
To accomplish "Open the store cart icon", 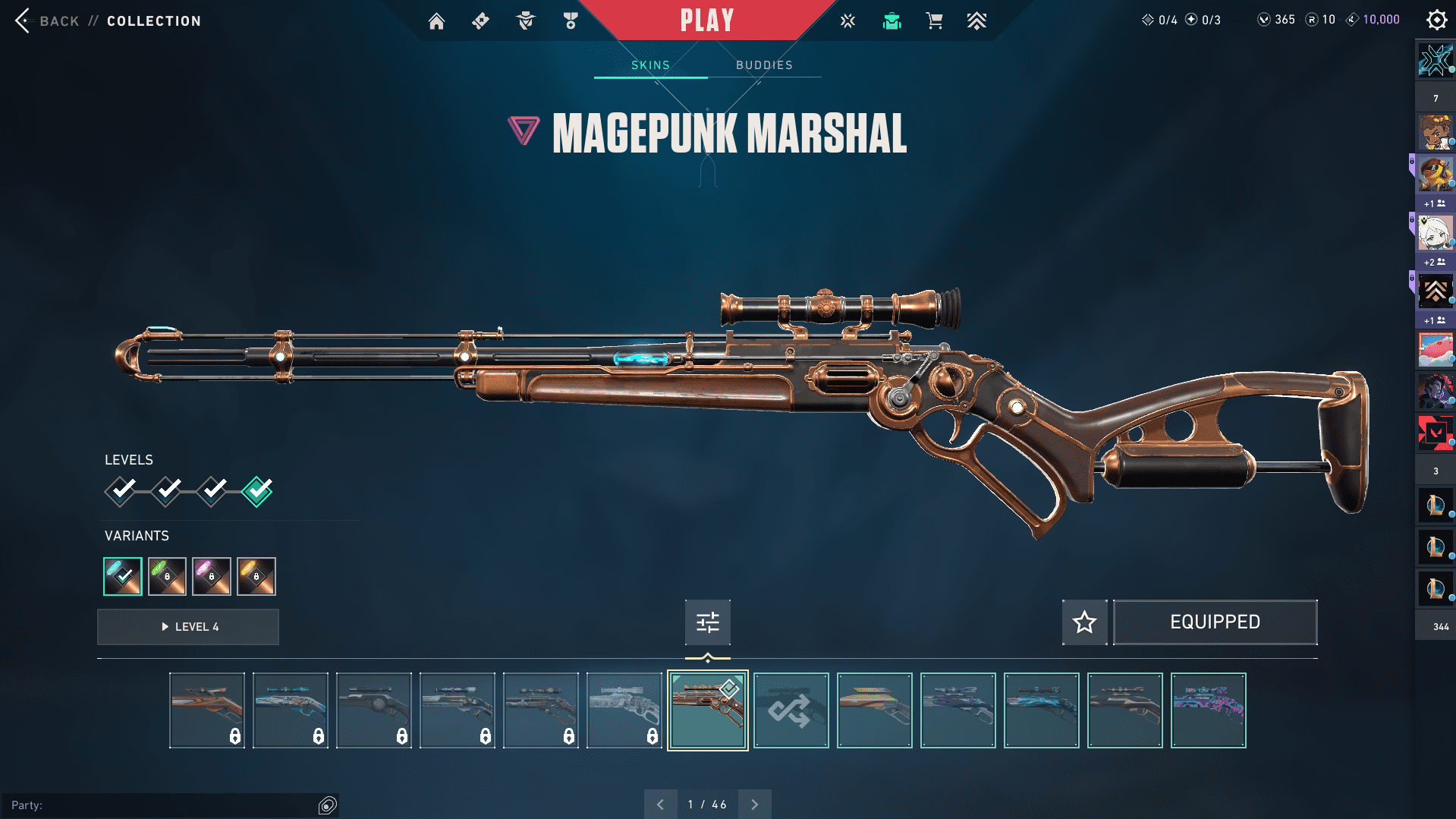I will pyautogui.click(x=934, y=21).
